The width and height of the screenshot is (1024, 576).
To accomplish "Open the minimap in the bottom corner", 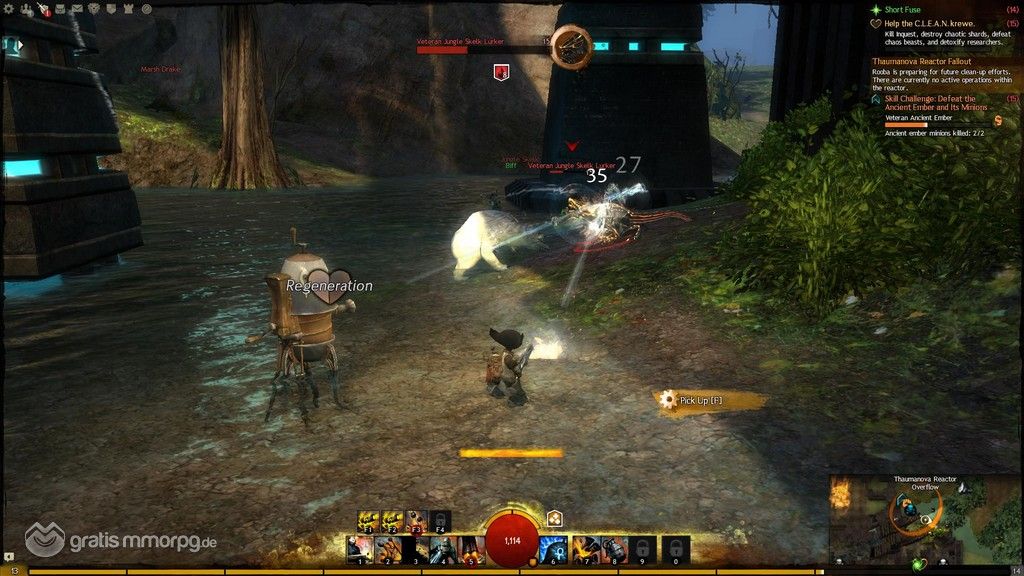I will (926, 520).
